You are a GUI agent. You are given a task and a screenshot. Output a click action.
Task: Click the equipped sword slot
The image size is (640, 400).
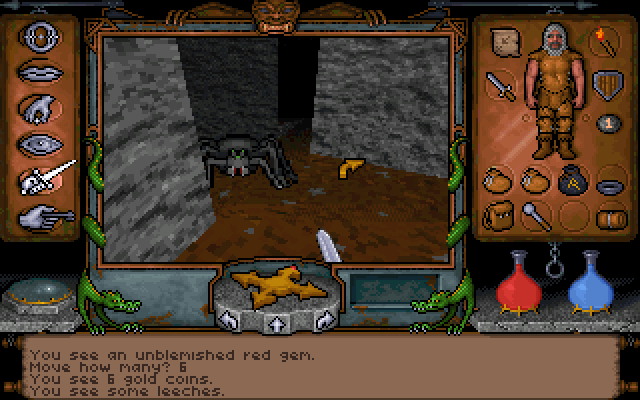tap(501, 84)
